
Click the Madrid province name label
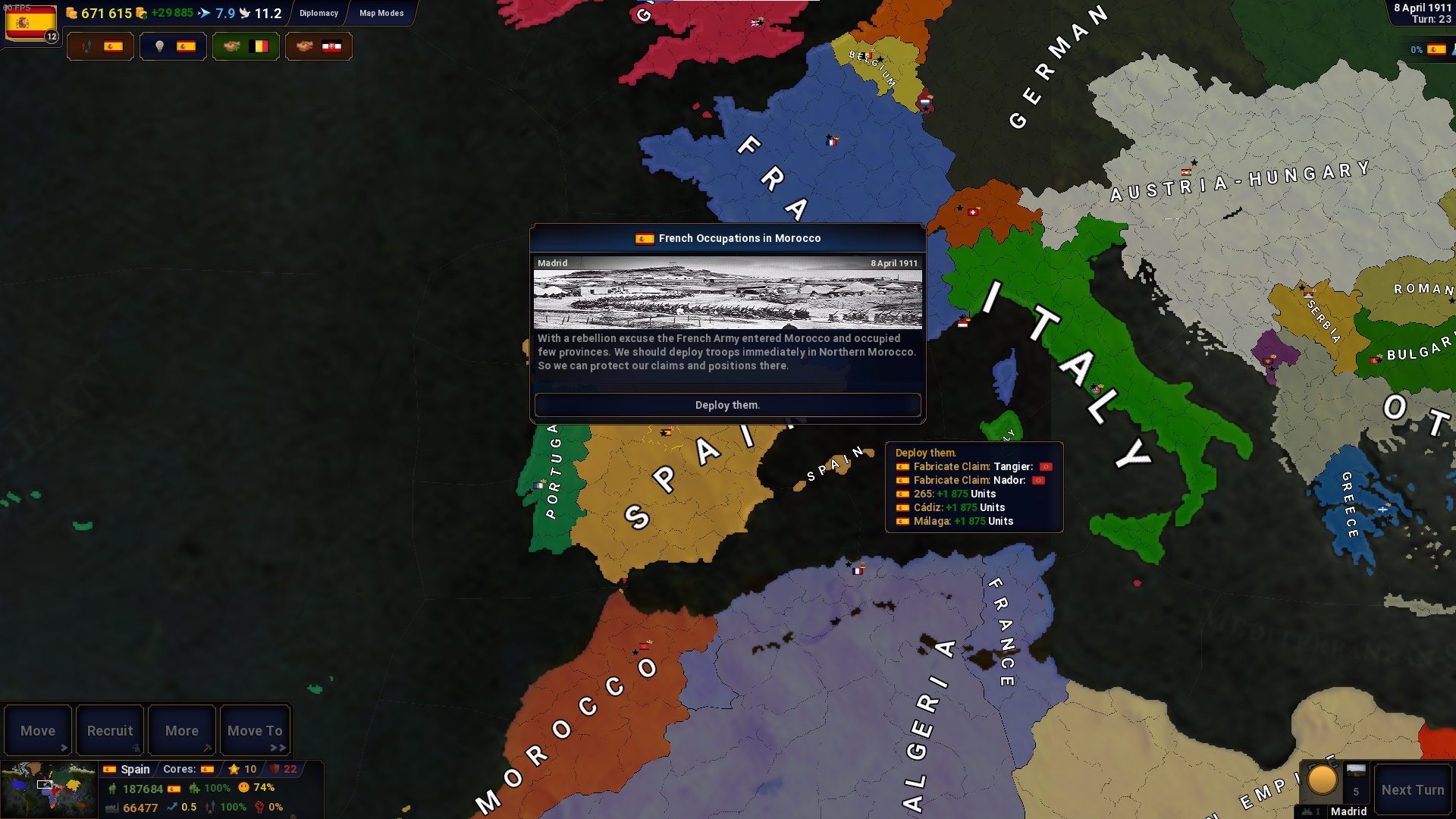point(1348,811)
